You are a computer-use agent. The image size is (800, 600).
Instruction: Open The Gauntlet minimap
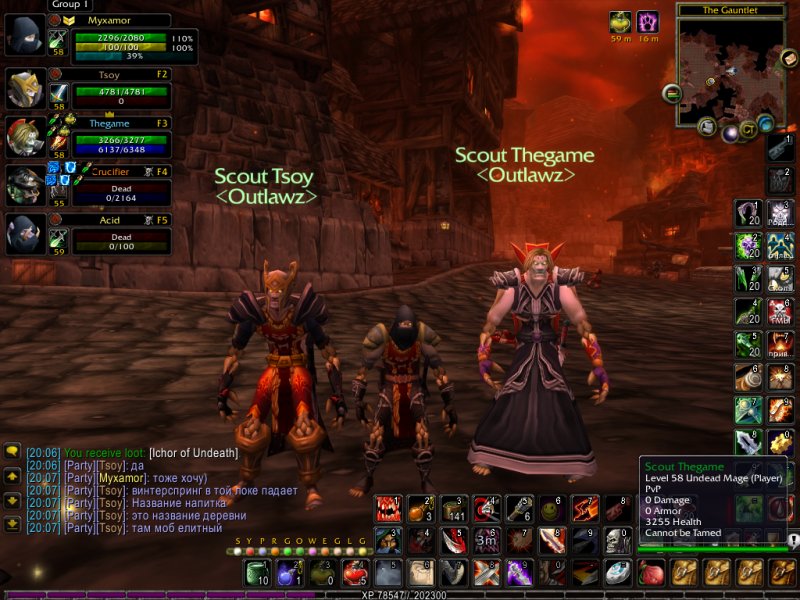(x=729, y=69)
